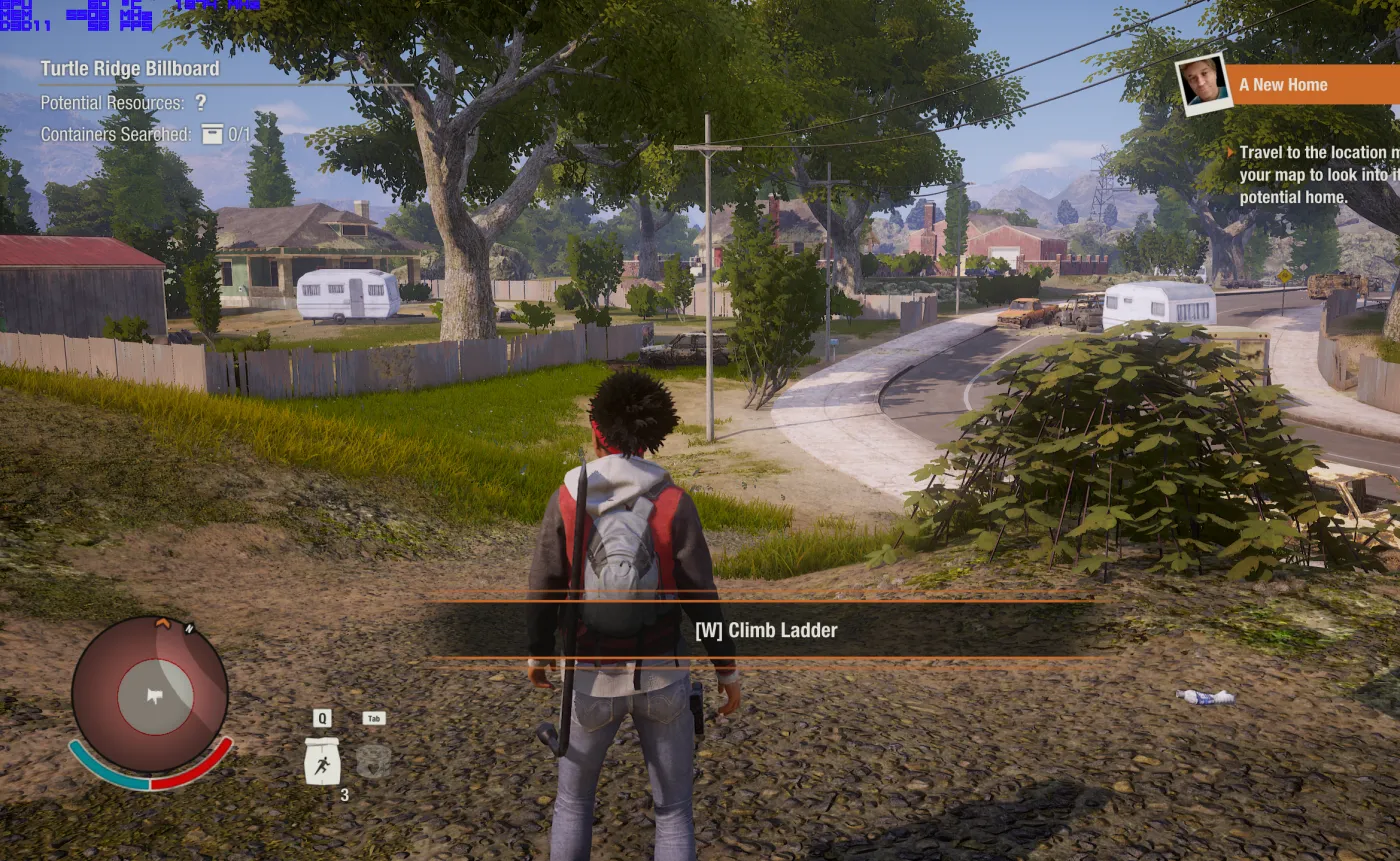Open the A New Home mission header

click(x=1283, y=85)
